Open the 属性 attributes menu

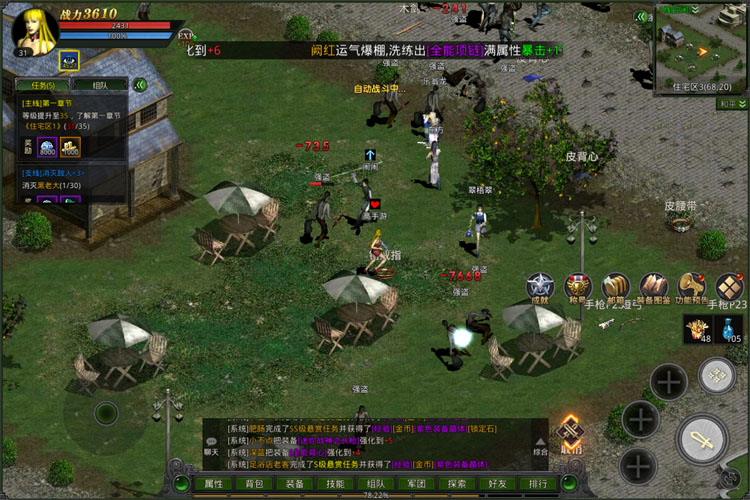tap(214, 483)
